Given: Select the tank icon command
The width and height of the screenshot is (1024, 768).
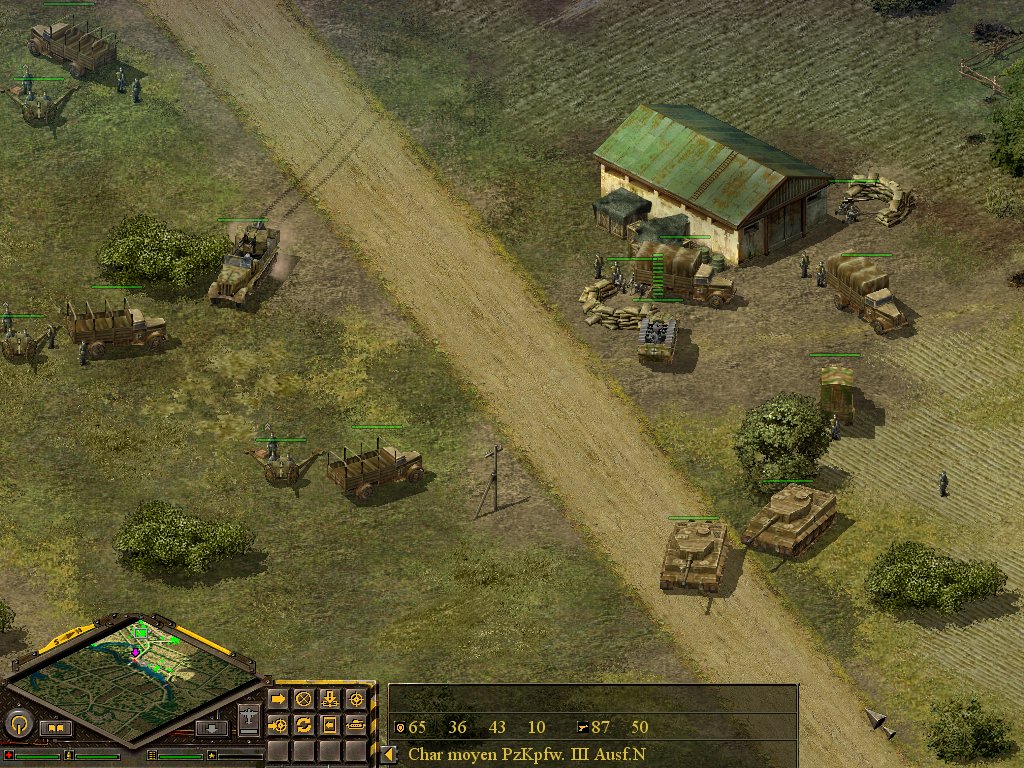Looking at the screenshot, I should pos(355,724).
